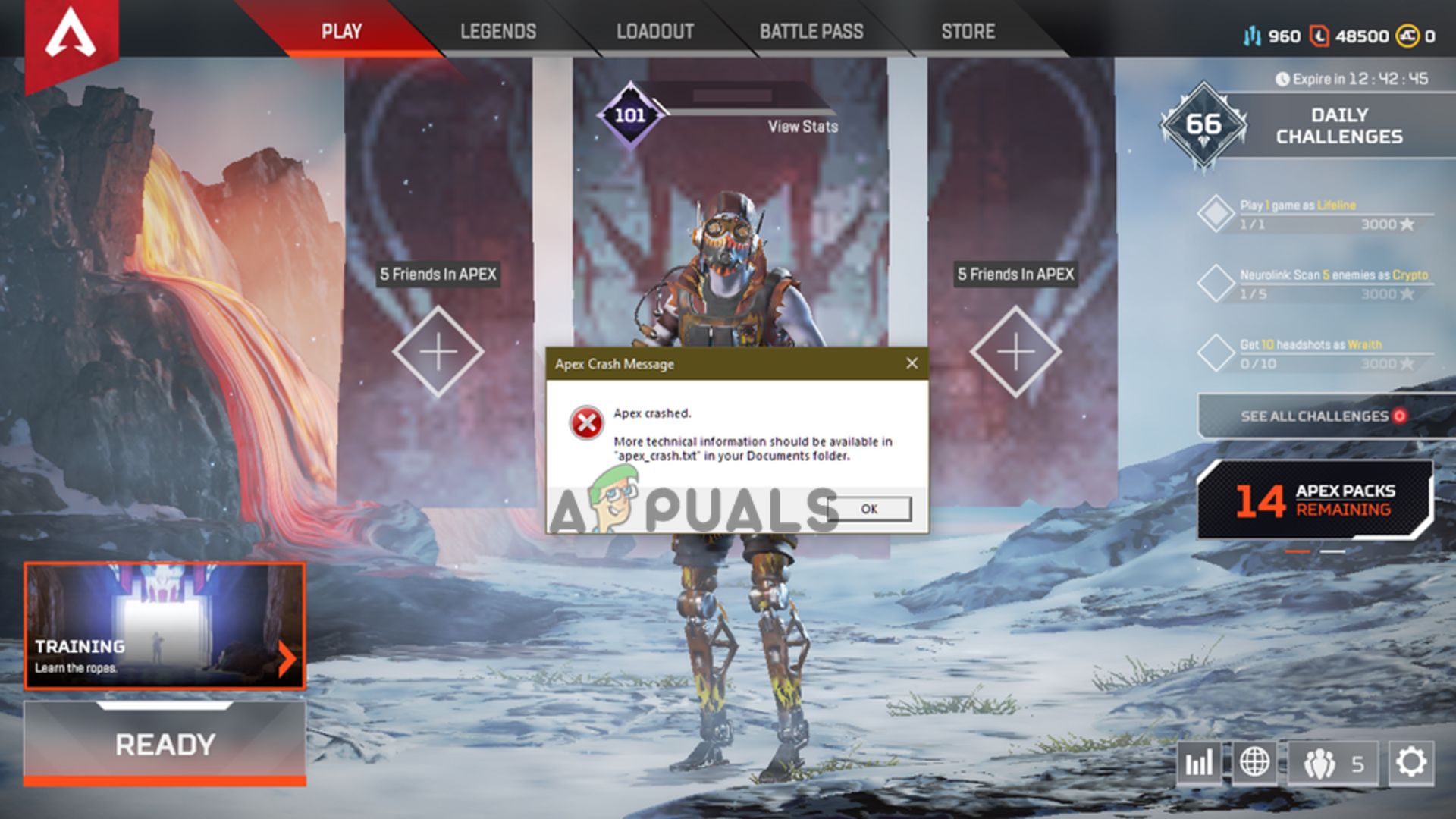Select the Apex Coins currency icon
The image size is (1456, 819).
pyautogui.click(x=1407, y=34)
